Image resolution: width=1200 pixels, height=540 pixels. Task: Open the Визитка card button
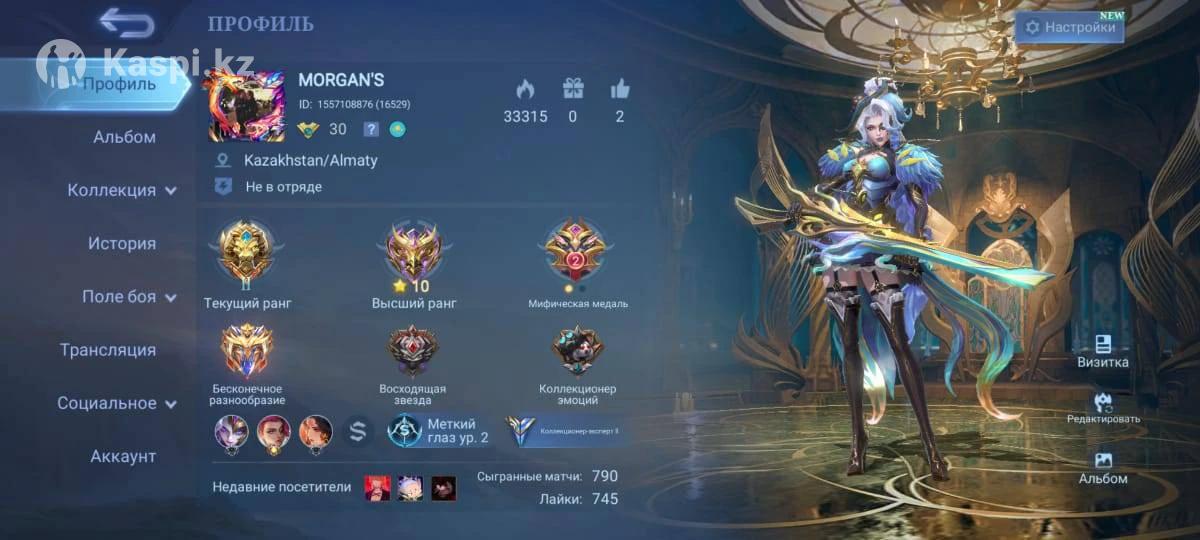(1103, 351)
